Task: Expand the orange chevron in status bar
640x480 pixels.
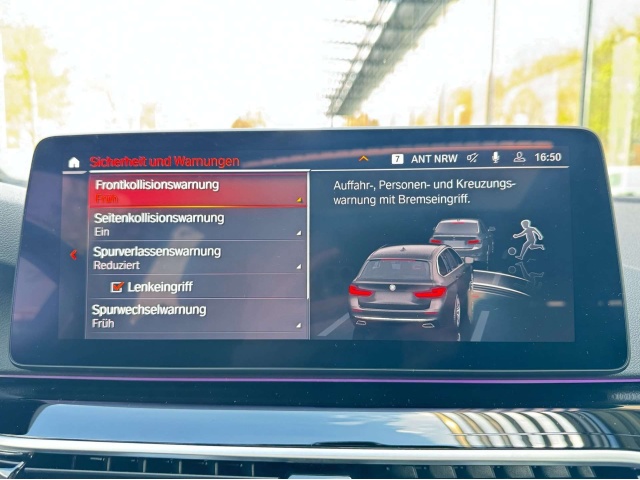Action: [363, 158]
